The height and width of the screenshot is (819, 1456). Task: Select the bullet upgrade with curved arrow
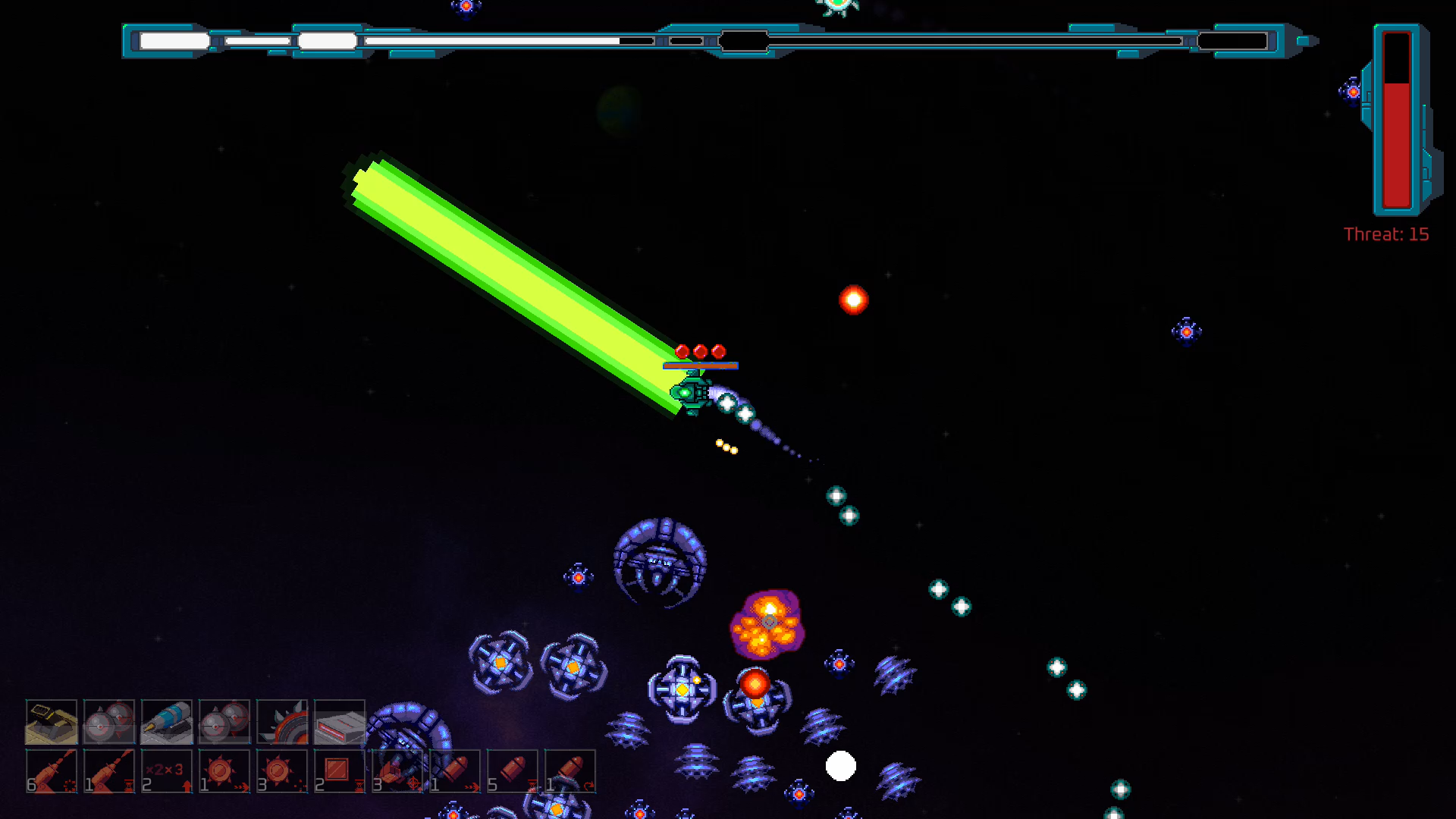click(570, 771)
